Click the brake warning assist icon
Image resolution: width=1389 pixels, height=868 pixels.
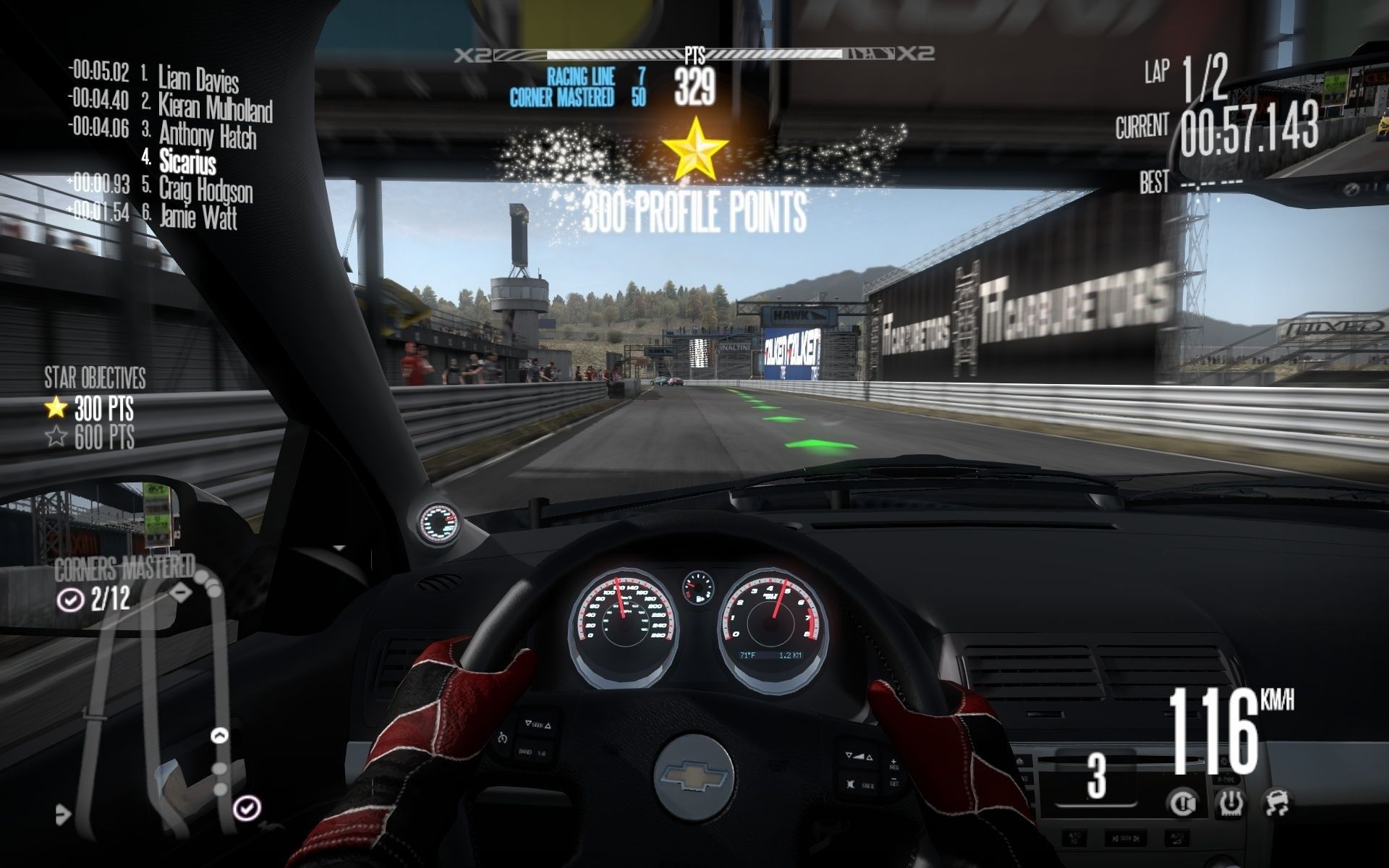(x=1184, y=803)
